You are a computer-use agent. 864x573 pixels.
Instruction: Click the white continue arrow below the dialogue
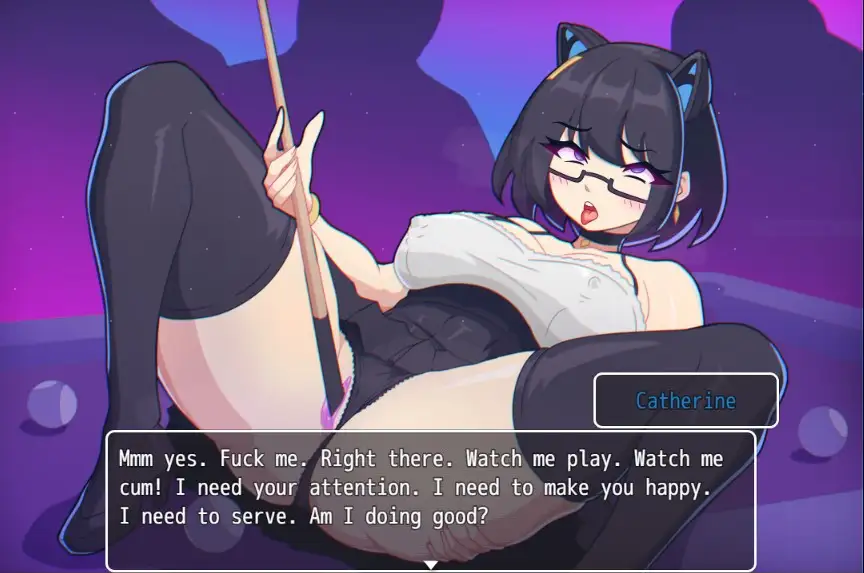click(x=431, y=565)
